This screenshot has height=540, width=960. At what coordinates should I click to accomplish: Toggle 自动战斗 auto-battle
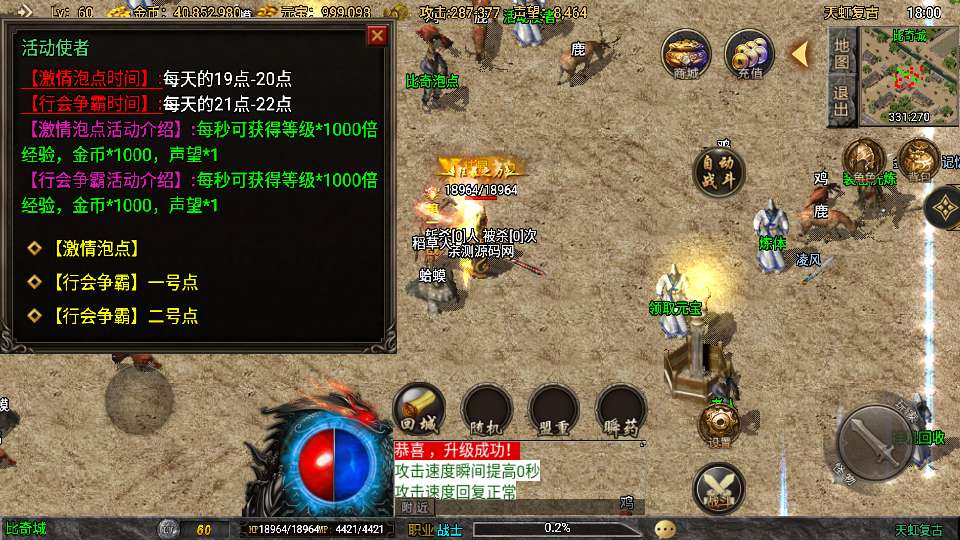click(x=720, y=172)
